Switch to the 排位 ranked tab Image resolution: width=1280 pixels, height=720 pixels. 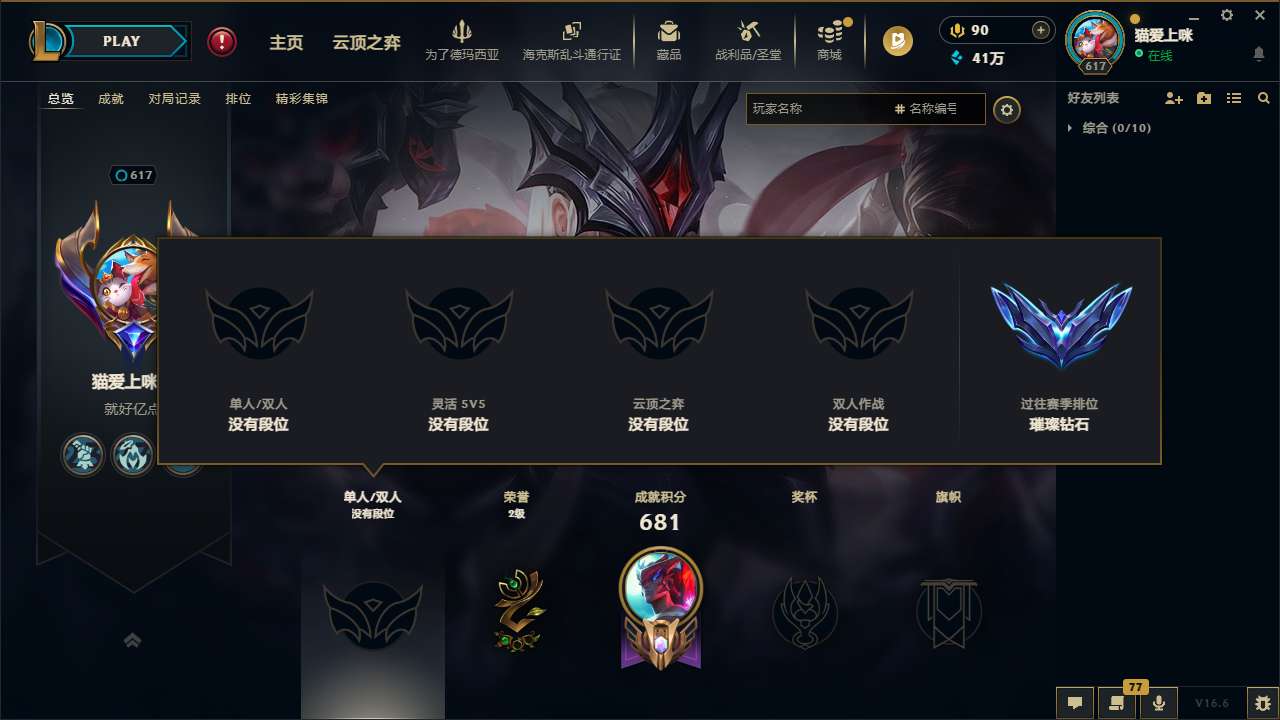tap(238, 99)
